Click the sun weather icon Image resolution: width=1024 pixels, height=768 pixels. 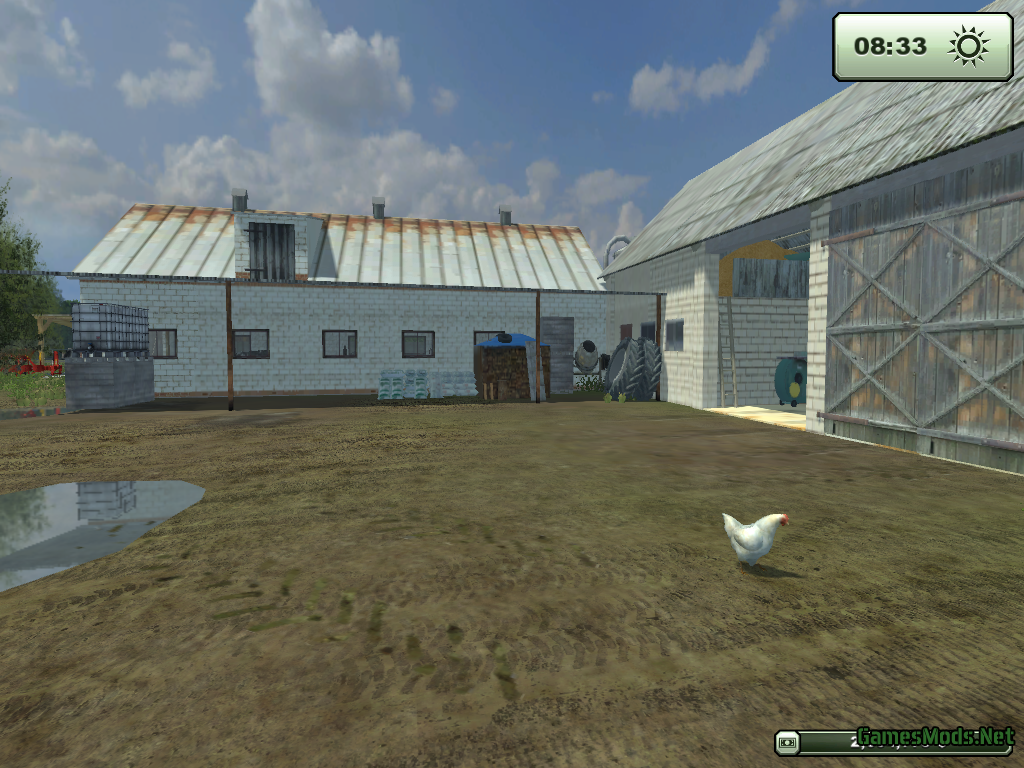[x=967, y=46]
